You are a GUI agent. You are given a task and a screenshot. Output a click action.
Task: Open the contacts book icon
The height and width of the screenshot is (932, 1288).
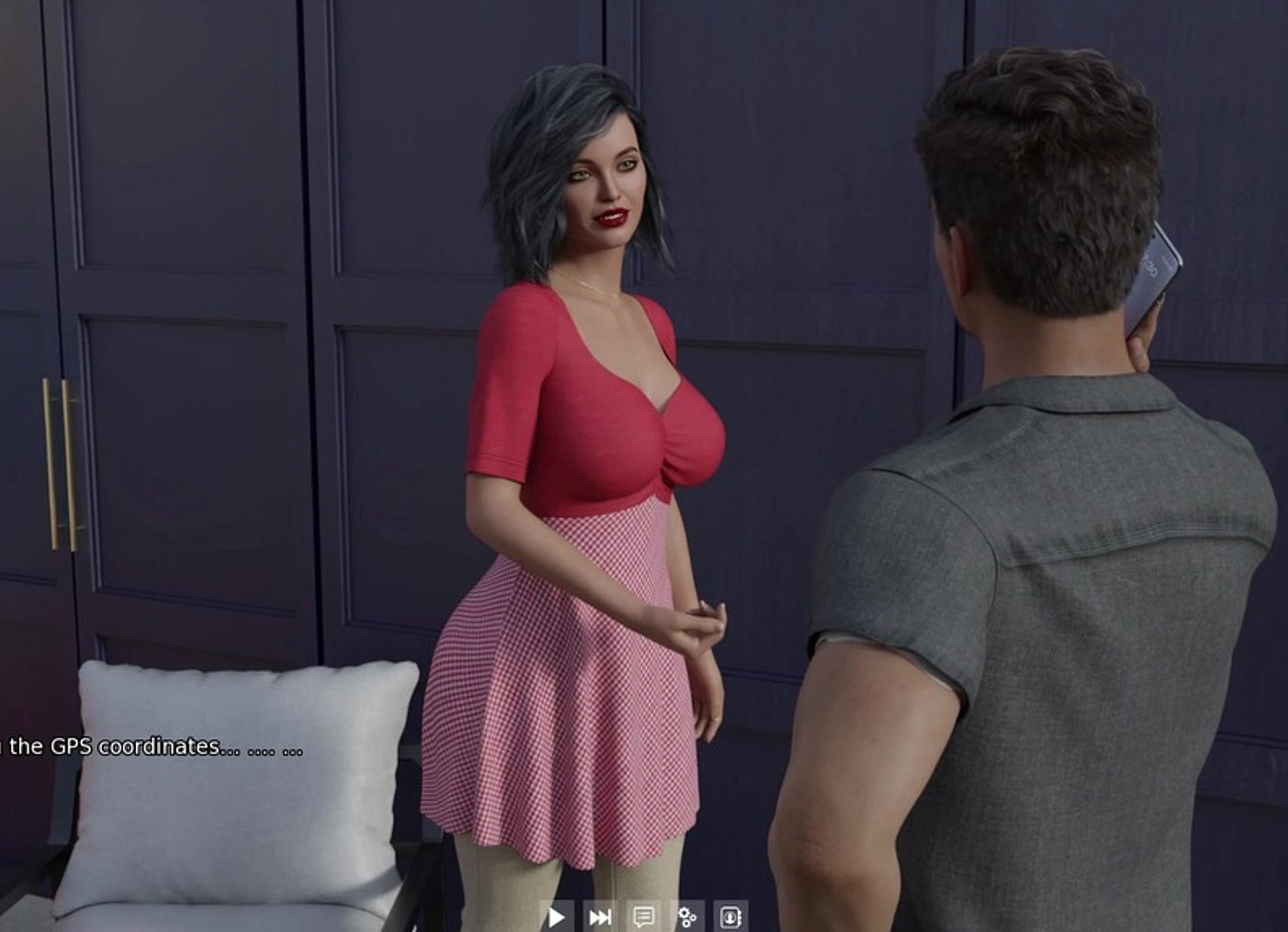click(731, 917)
